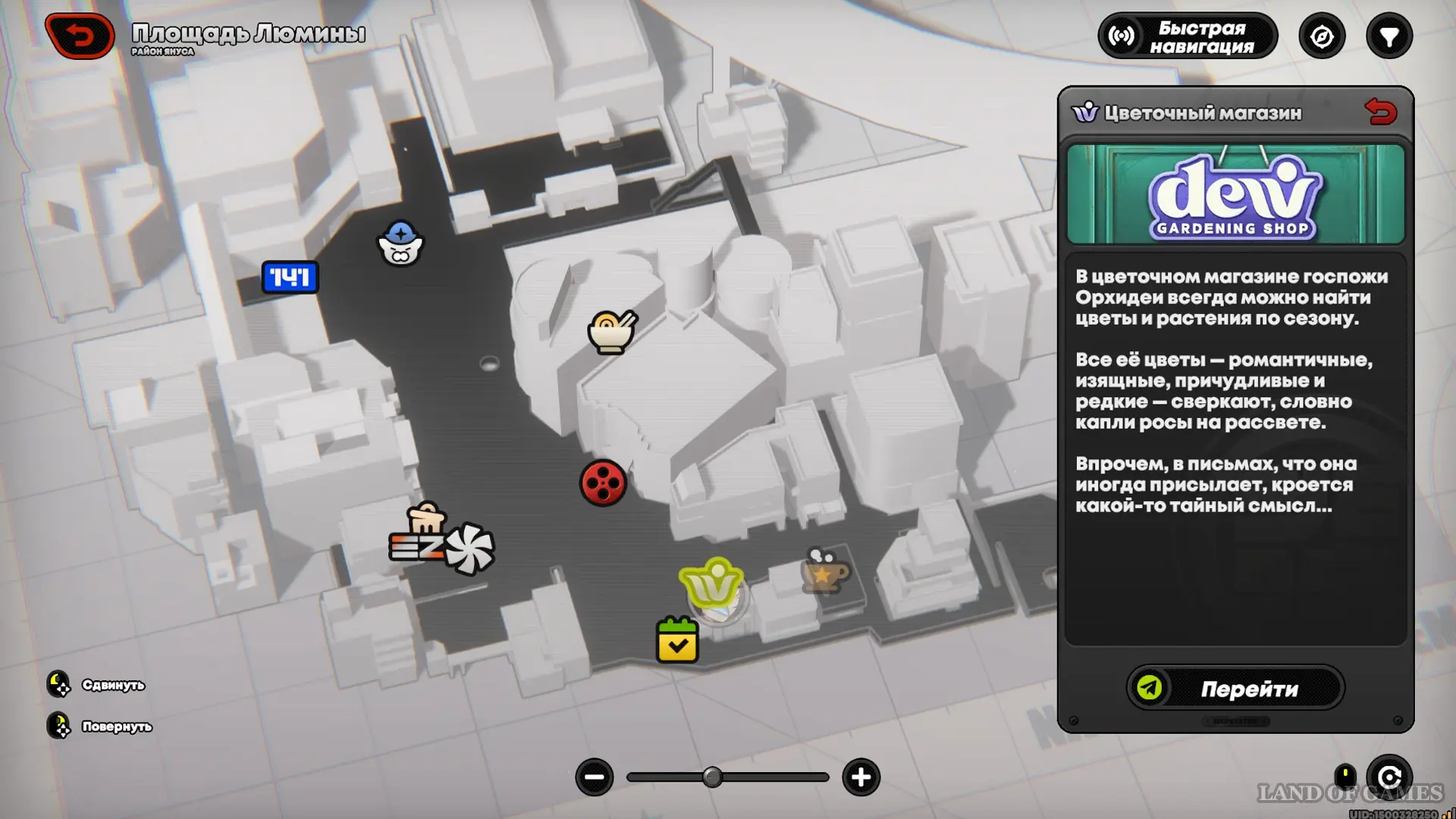Select the red film reel marker
This screenshot has width=1456, height=819.
pyautogui.click(x=603, y=483)
